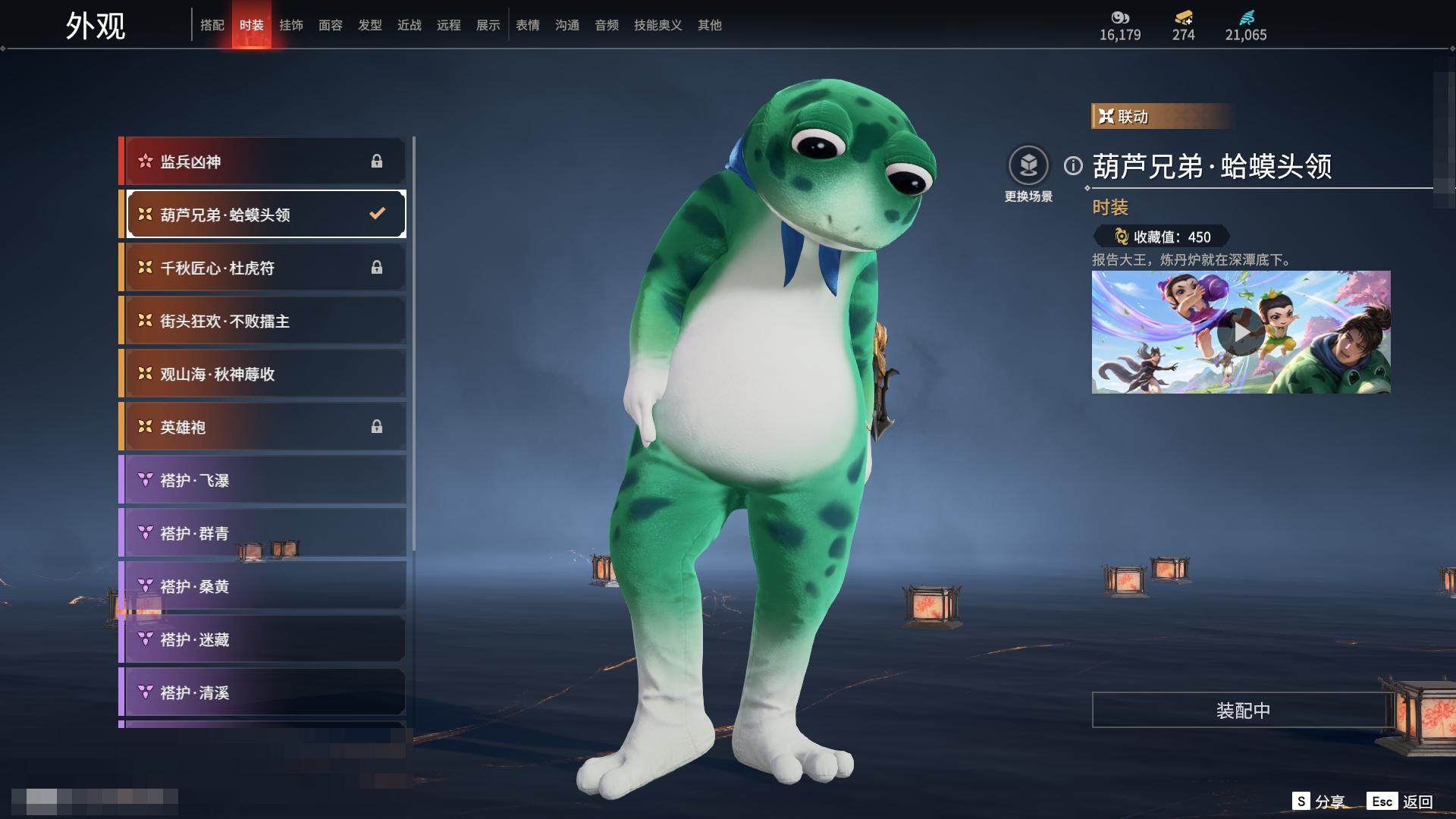Pick the 观山海·秋神蓐收 outfit
This screenshot has width=1456, height=819.
pos(263,374)
